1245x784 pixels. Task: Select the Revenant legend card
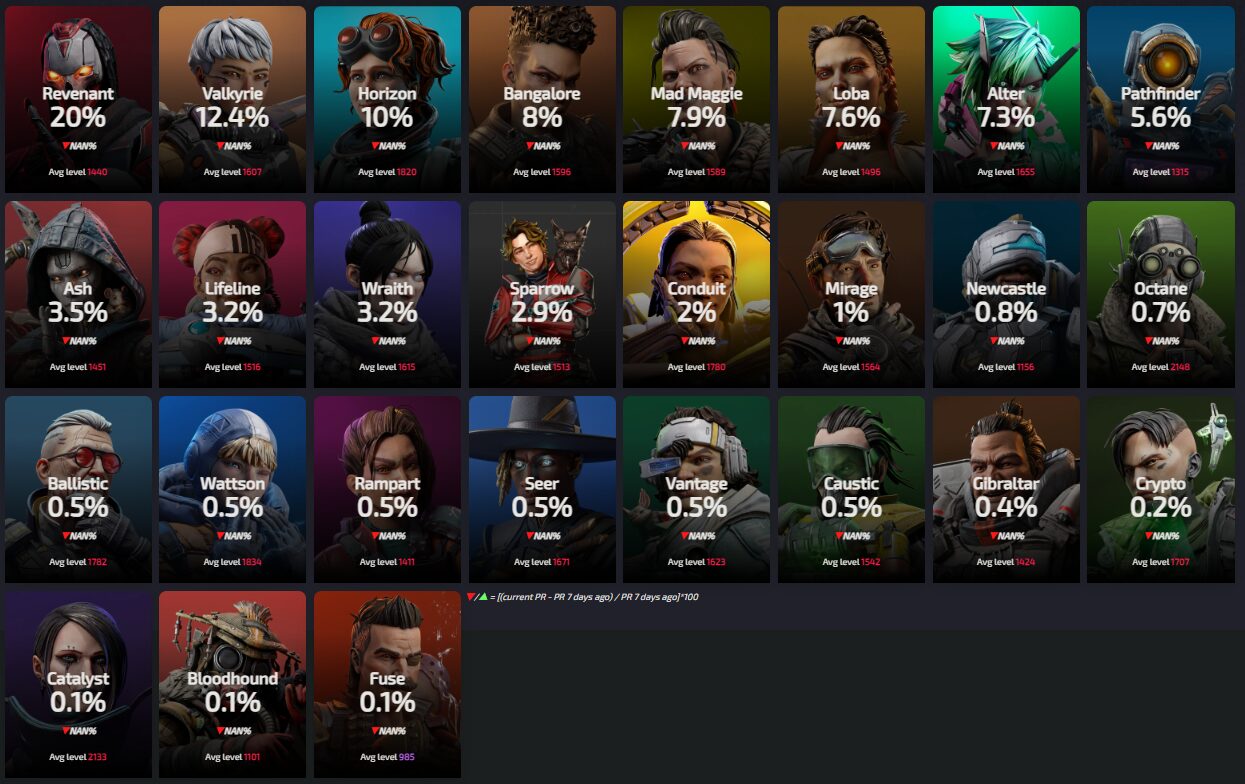(x=78, y=100)
